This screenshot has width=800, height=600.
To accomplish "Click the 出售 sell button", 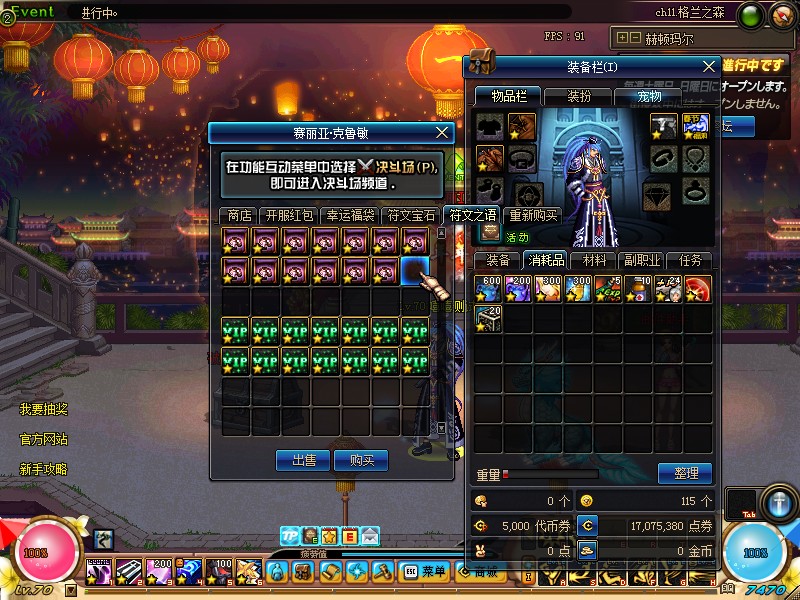I will pos(302,460).
